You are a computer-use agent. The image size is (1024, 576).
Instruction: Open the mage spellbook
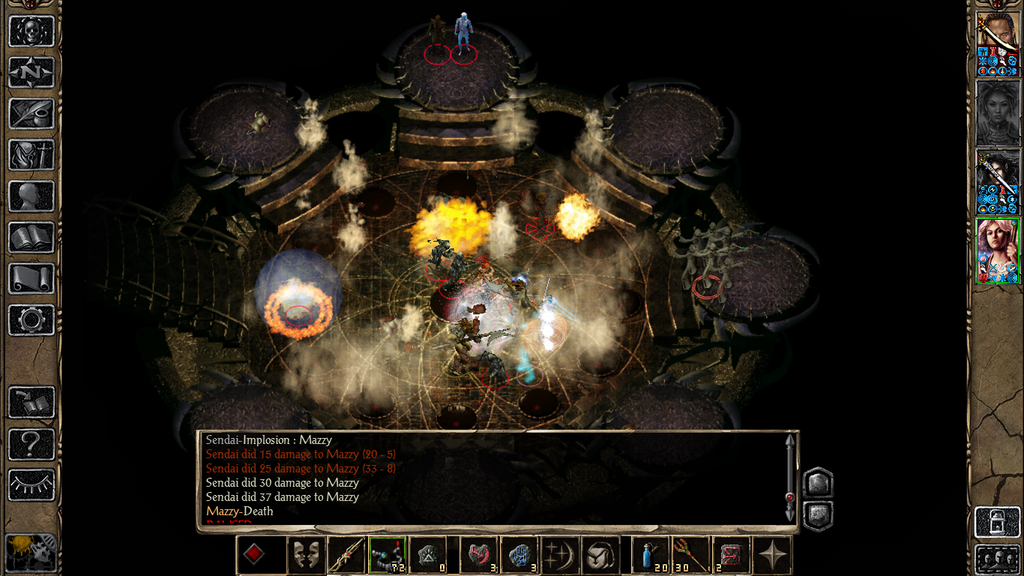coord(31,237)
